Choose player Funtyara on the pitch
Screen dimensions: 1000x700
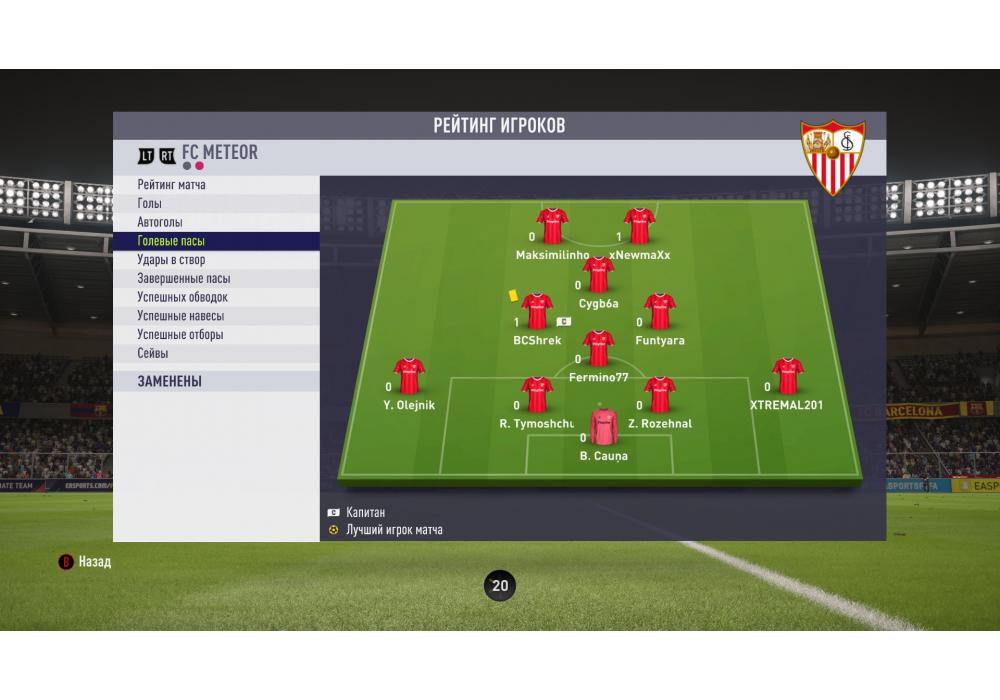click(x=660, y=311)
